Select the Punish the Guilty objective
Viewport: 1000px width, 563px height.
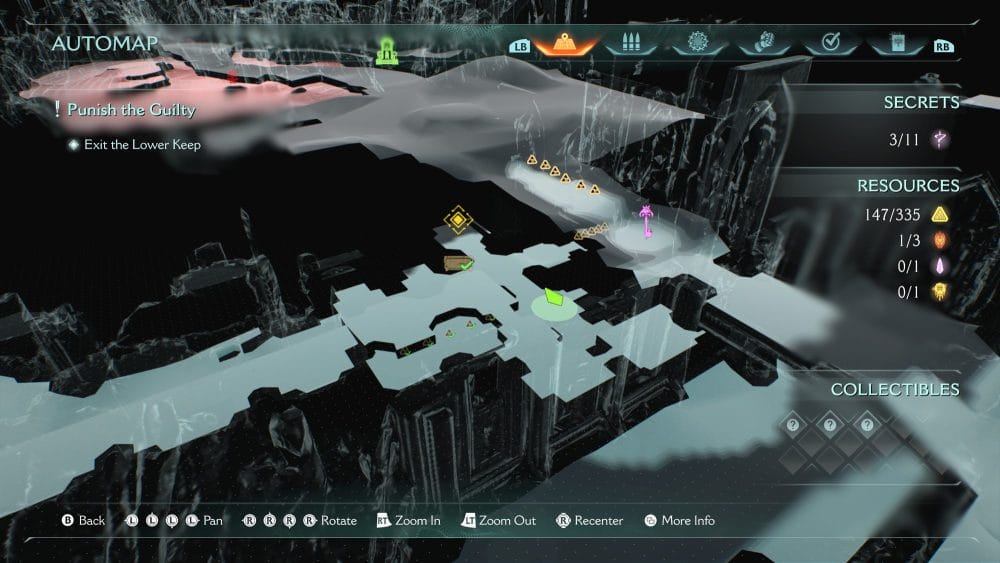point(130,110)
